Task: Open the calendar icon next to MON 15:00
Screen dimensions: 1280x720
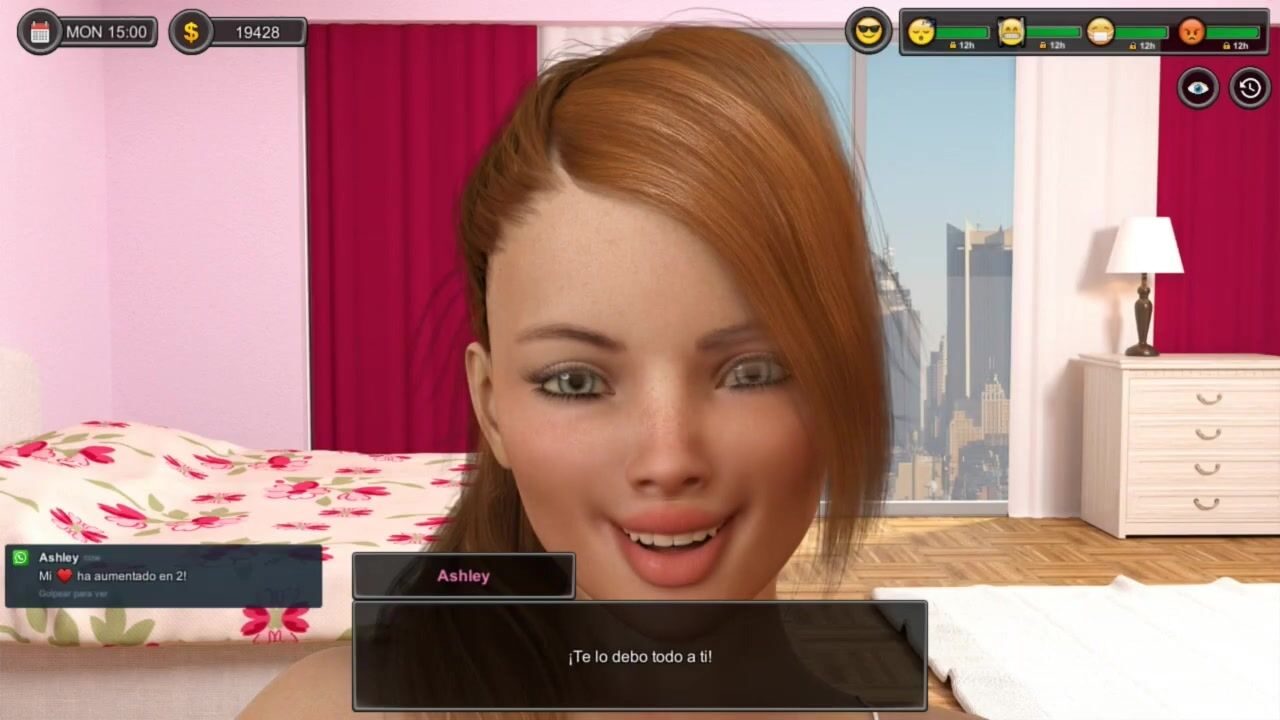Action: point(40,32)
